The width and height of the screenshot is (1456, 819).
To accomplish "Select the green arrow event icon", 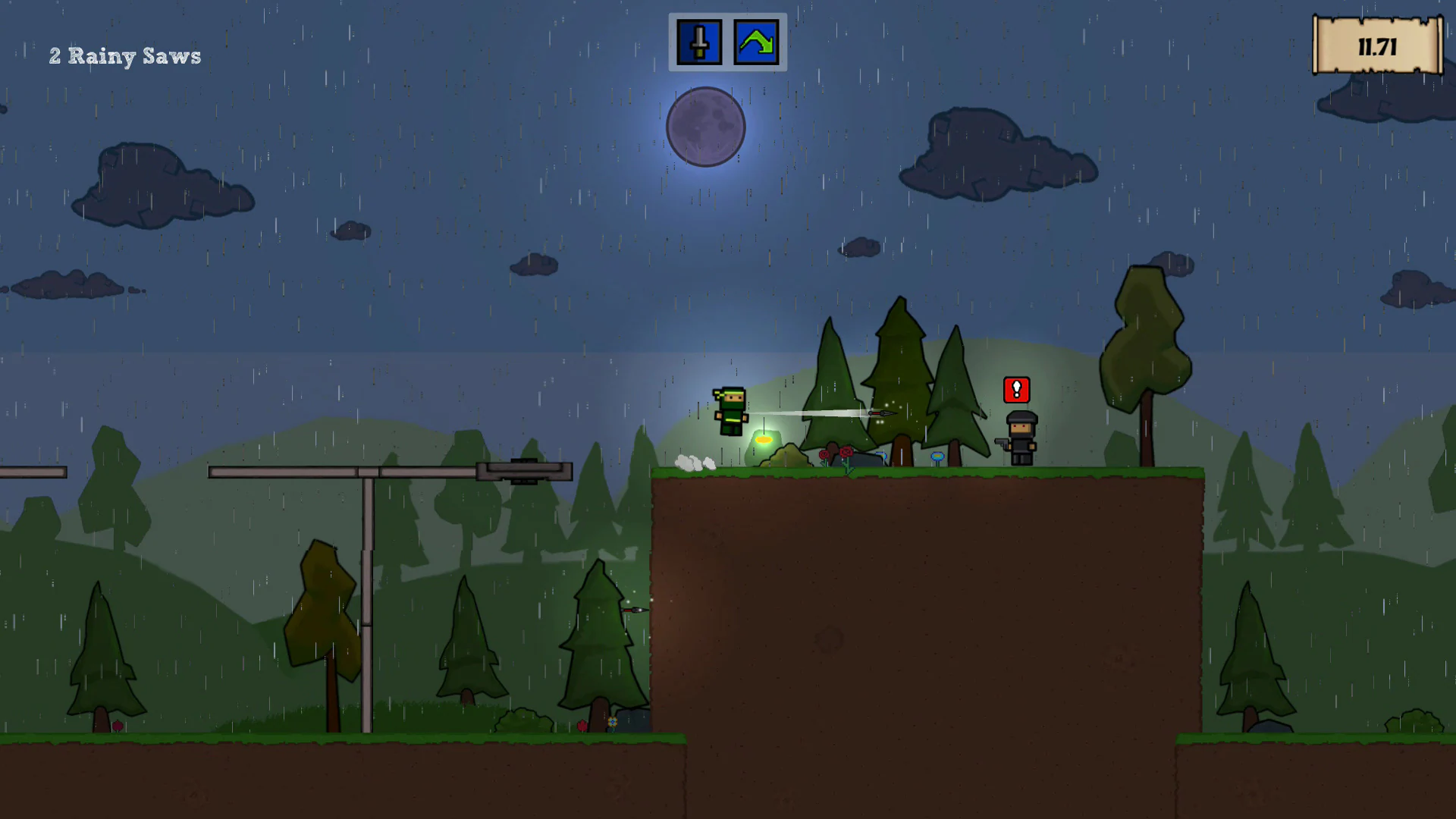I will point(756,42).
